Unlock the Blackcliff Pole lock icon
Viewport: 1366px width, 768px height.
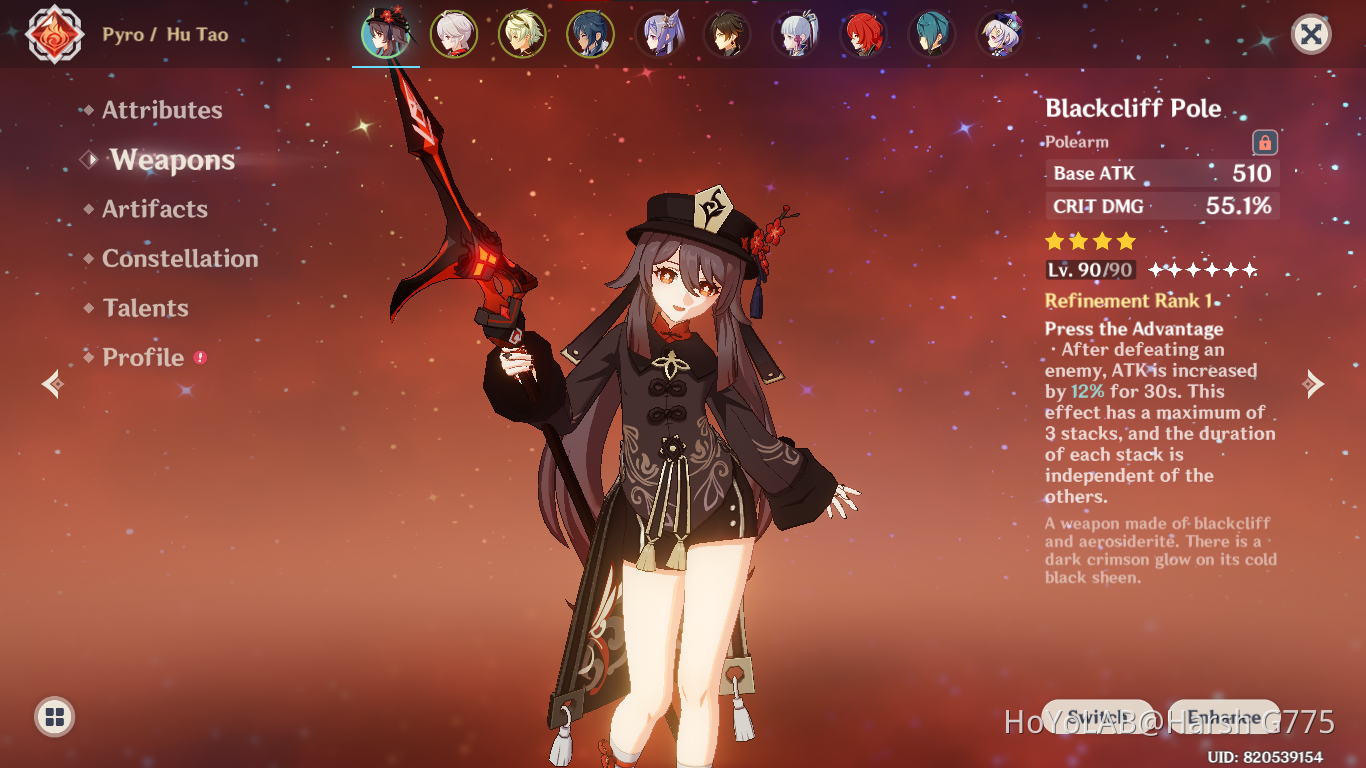pyautogui.click(x=1264, y=142)
